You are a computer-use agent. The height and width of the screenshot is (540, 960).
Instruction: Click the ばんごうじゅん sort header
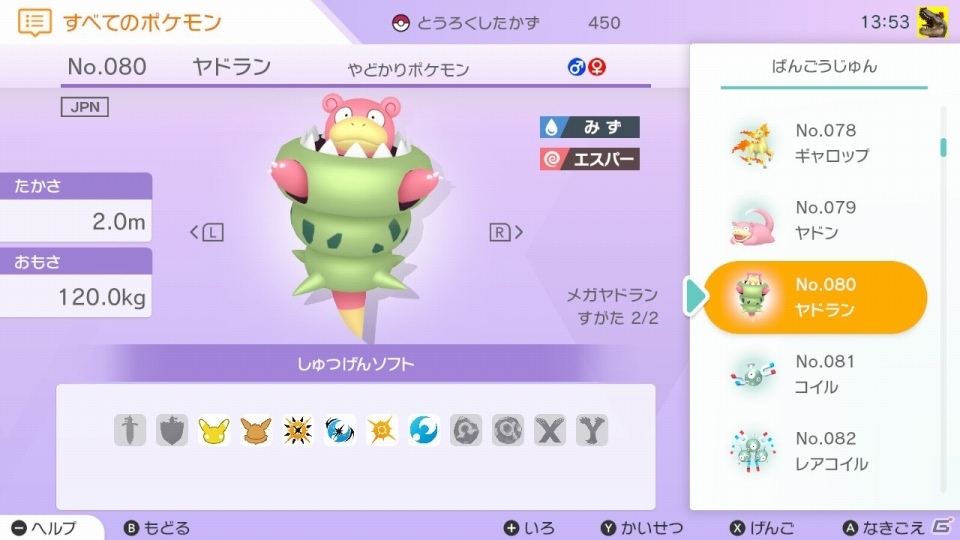pyautogui.click(x=824, y=67)
